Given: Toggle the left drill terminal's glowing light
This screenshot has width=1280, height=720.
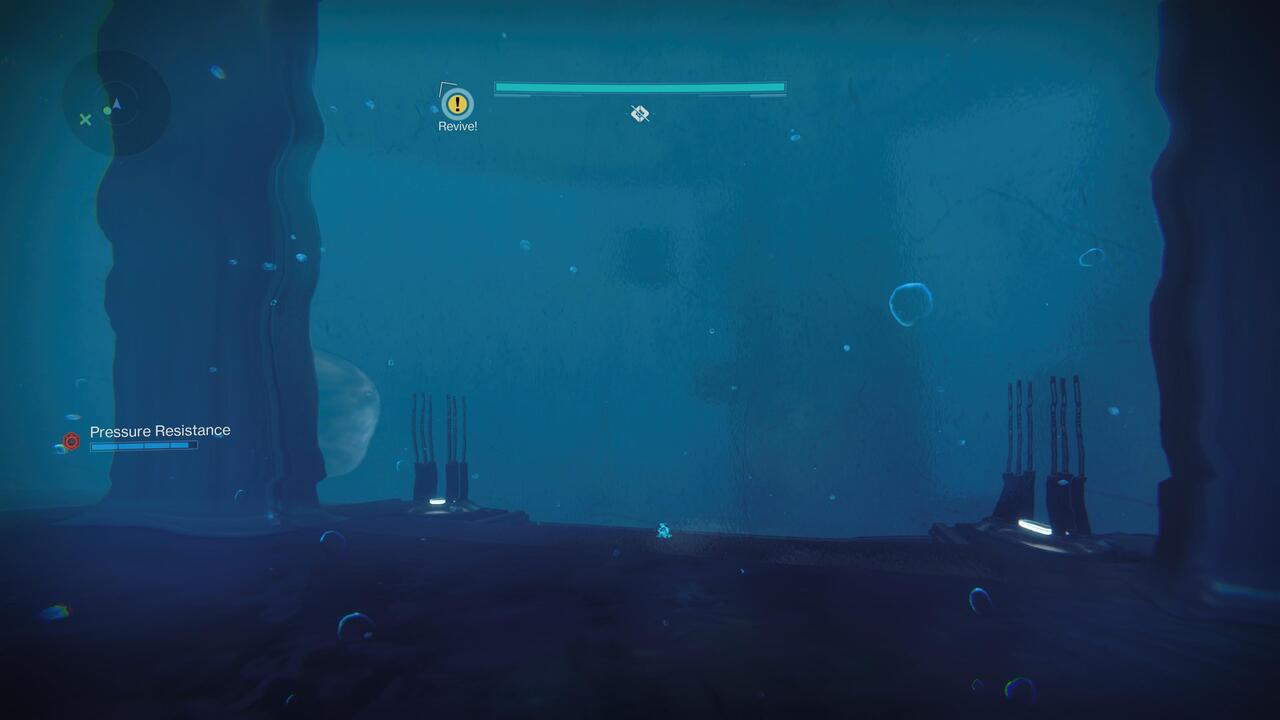Looking at the screenshot, I should point(438,501).
